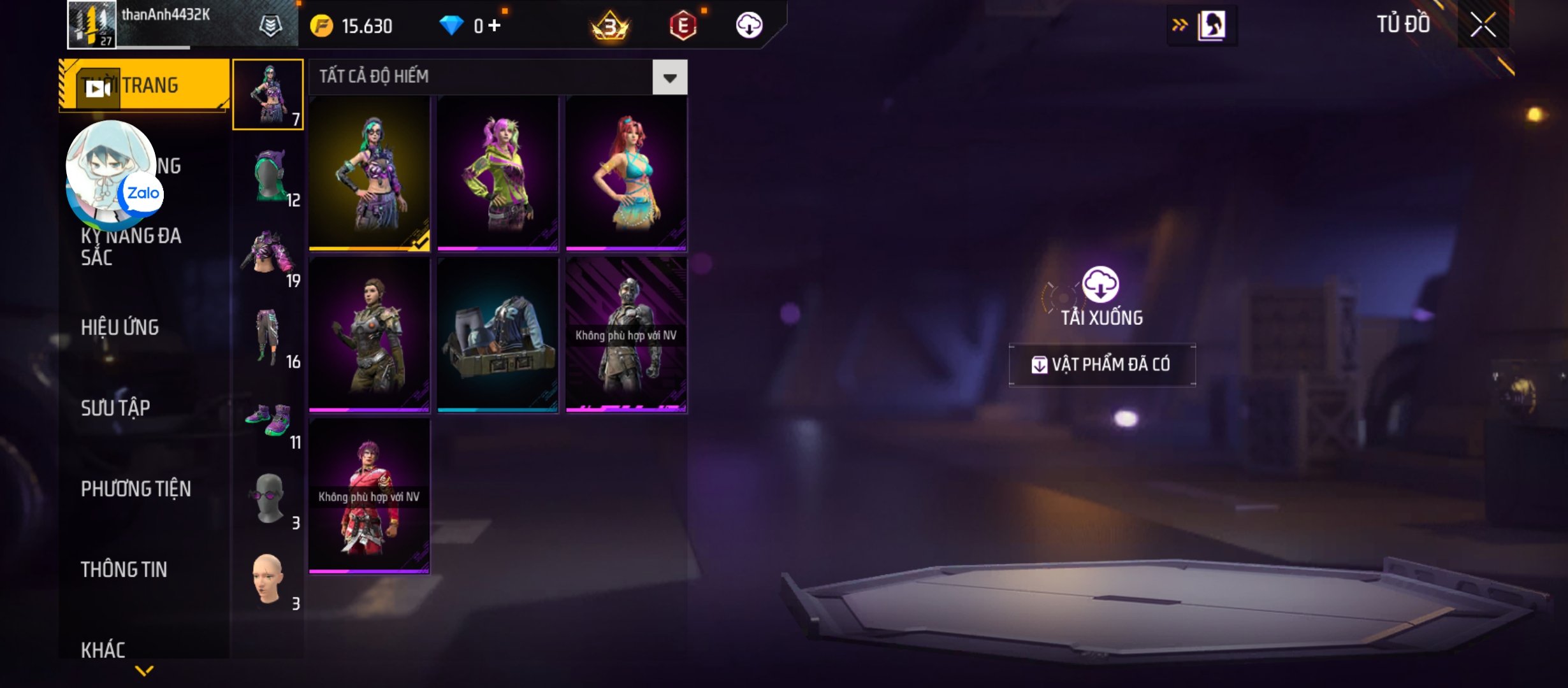
Task: Select the clothing crate bundle item
Action: point(498,335)
